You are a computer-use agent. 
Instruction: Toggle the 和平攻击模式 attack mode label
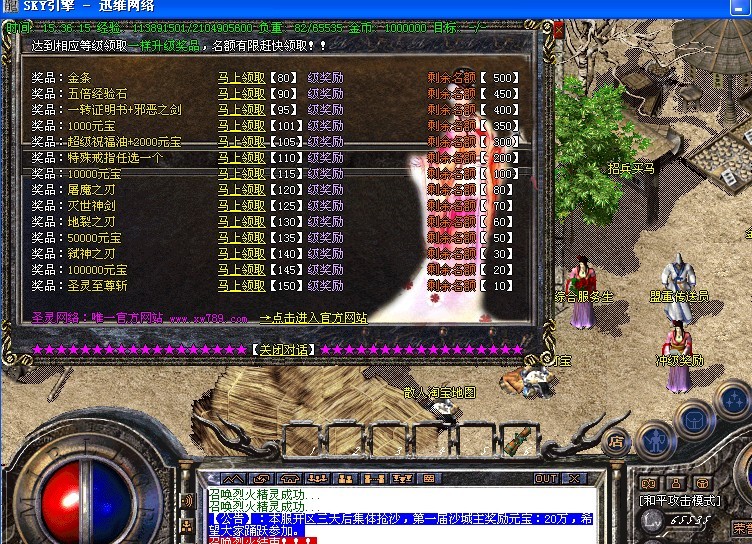click(x=679, y=500)
